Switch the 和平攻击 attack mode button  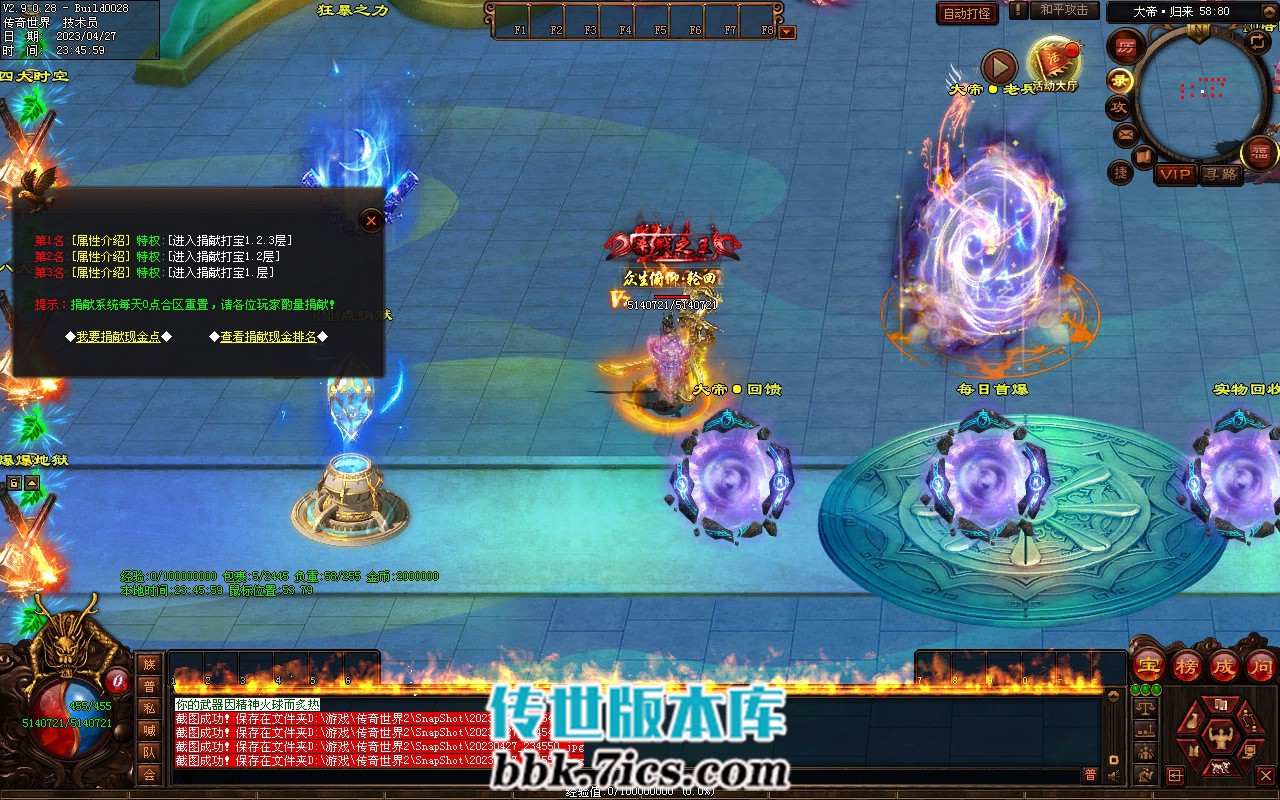pos(1064,10)
